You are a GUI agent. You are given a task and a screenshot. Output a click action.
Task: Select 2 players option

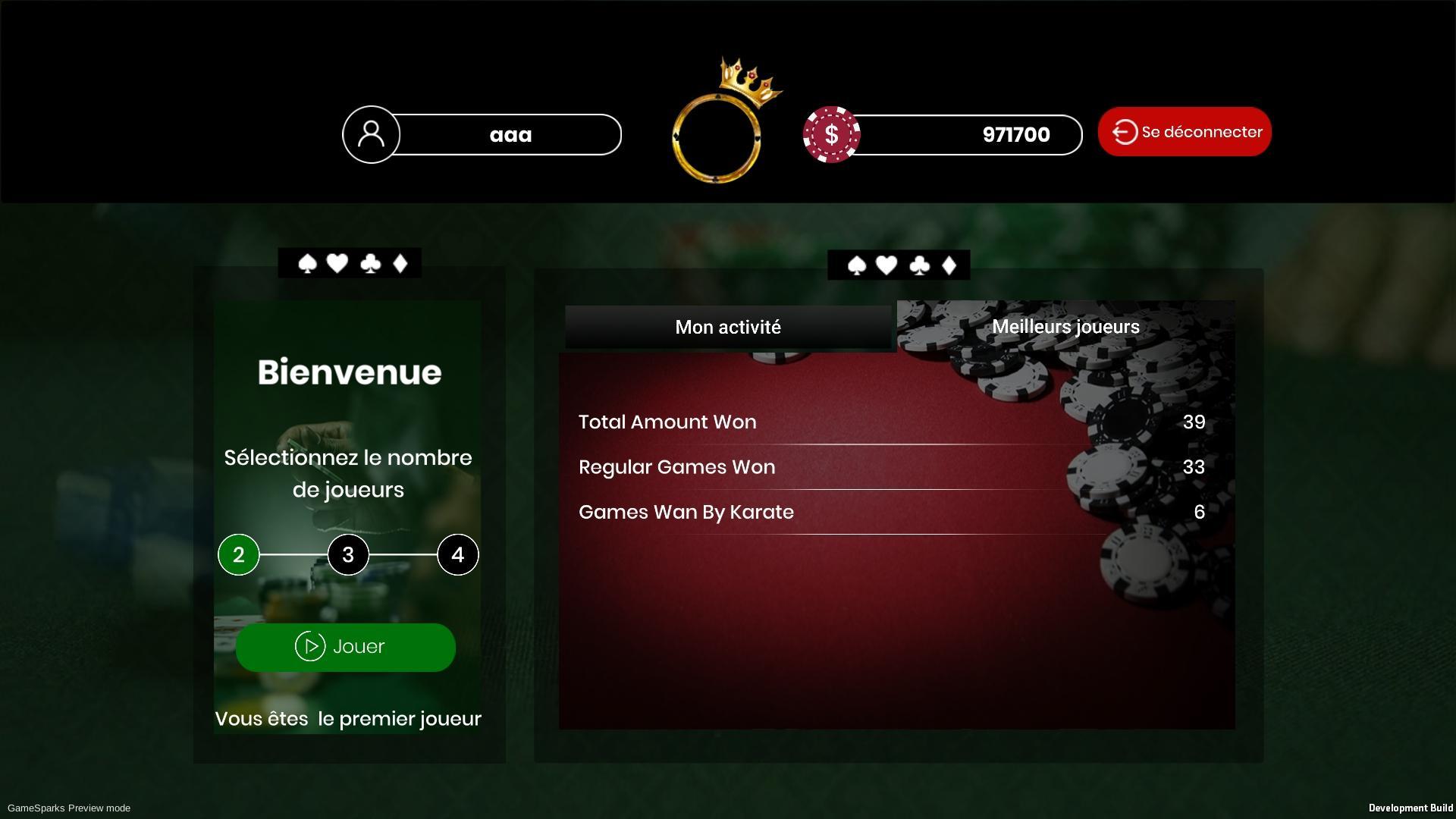click(239, 554)
